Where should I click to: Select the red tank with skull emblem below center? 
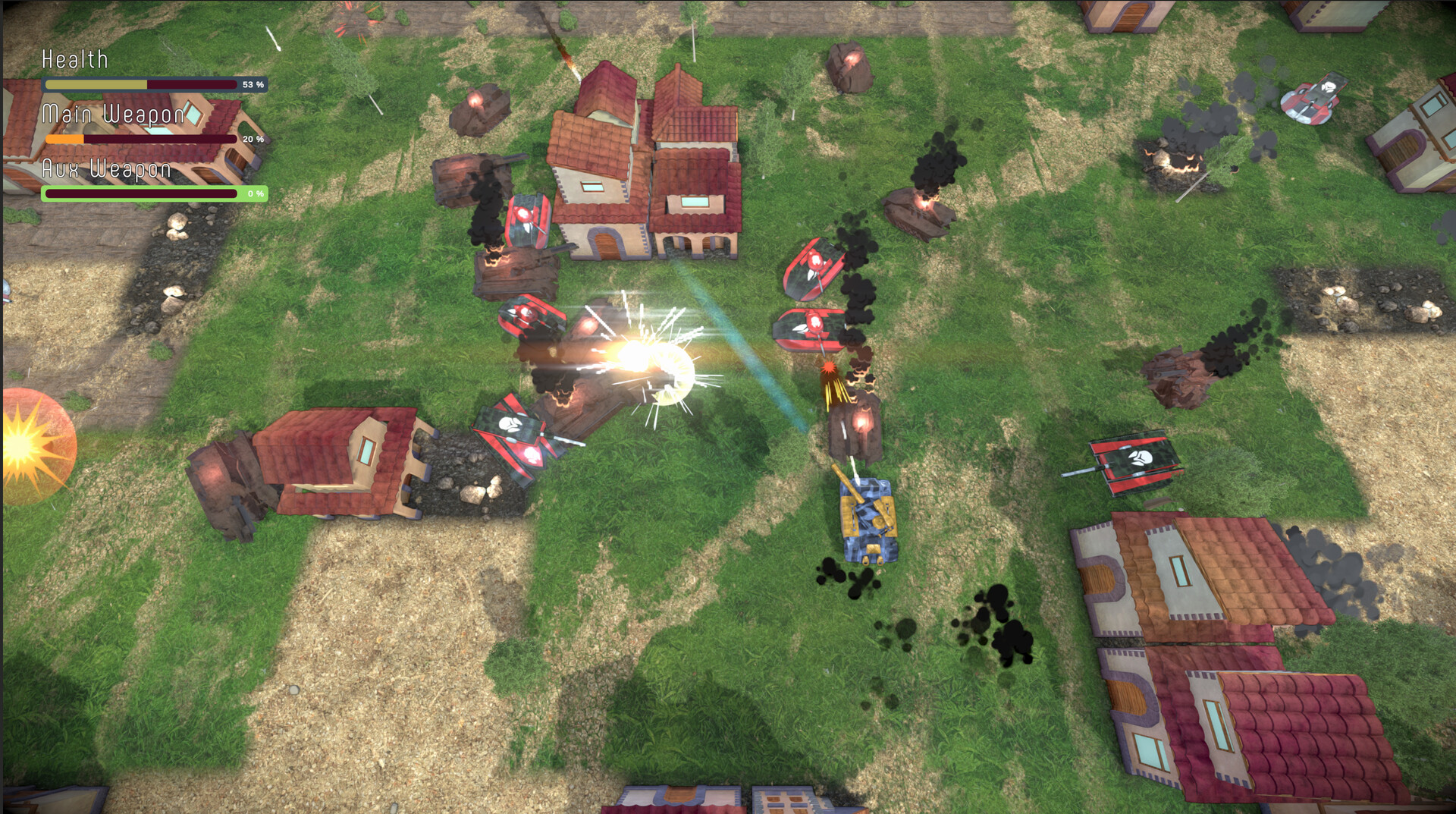(x=516, y=429)
